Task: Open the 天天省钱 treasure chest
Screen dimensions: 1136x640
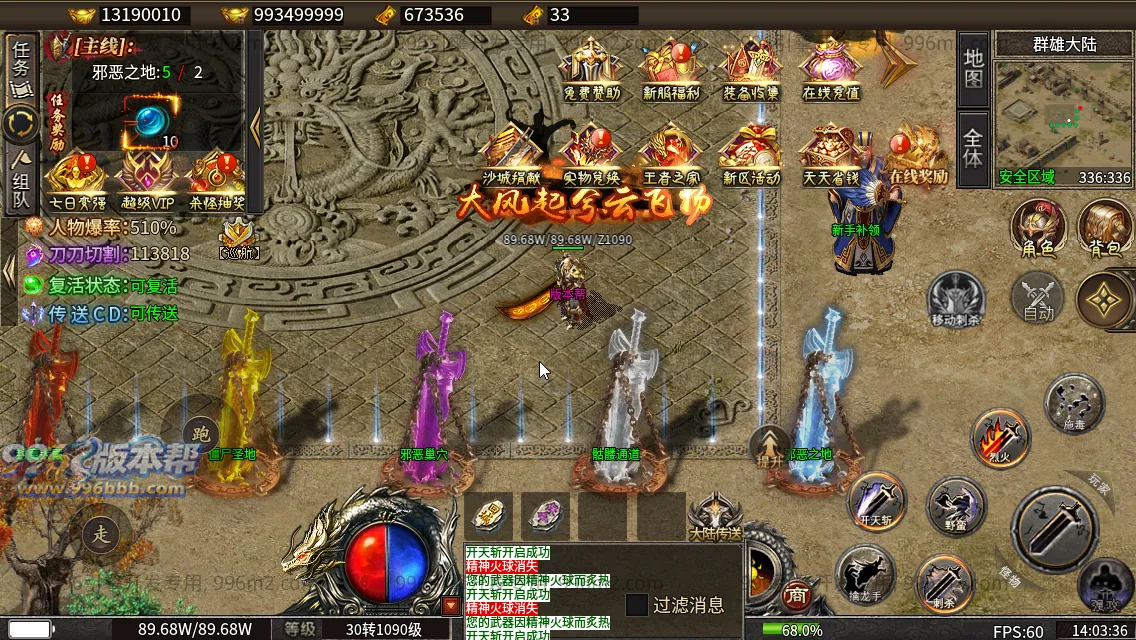Action: (x=831, y=152)
